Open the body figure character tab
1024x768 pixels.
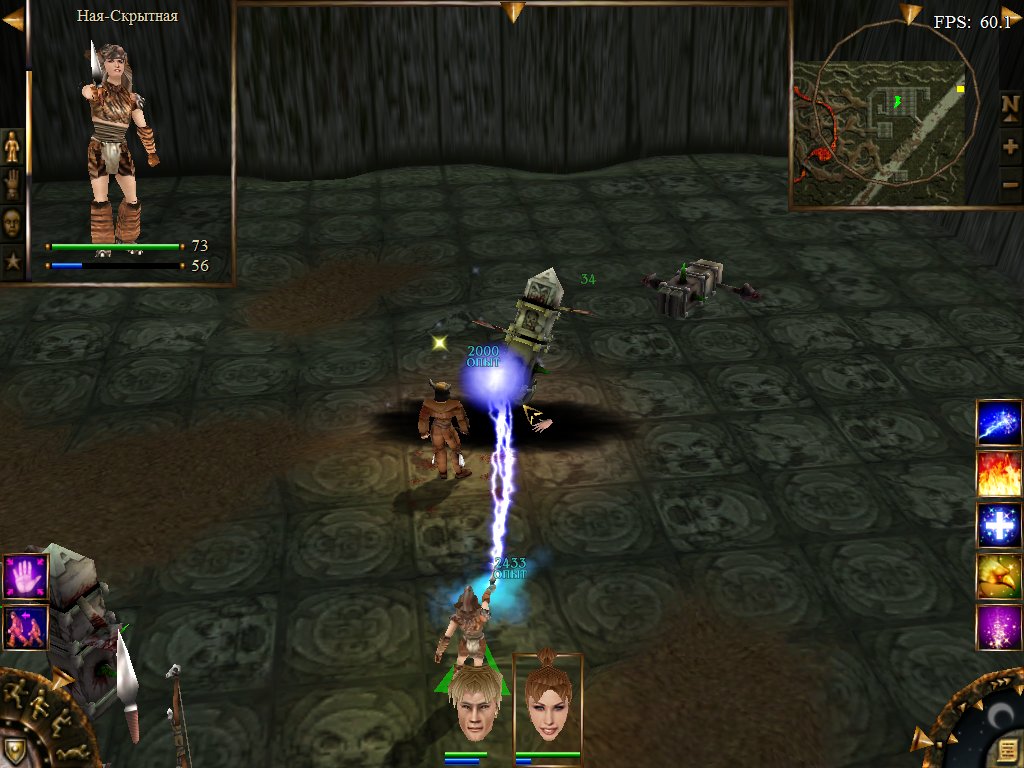pyautogui.click(x=12, y=149)
